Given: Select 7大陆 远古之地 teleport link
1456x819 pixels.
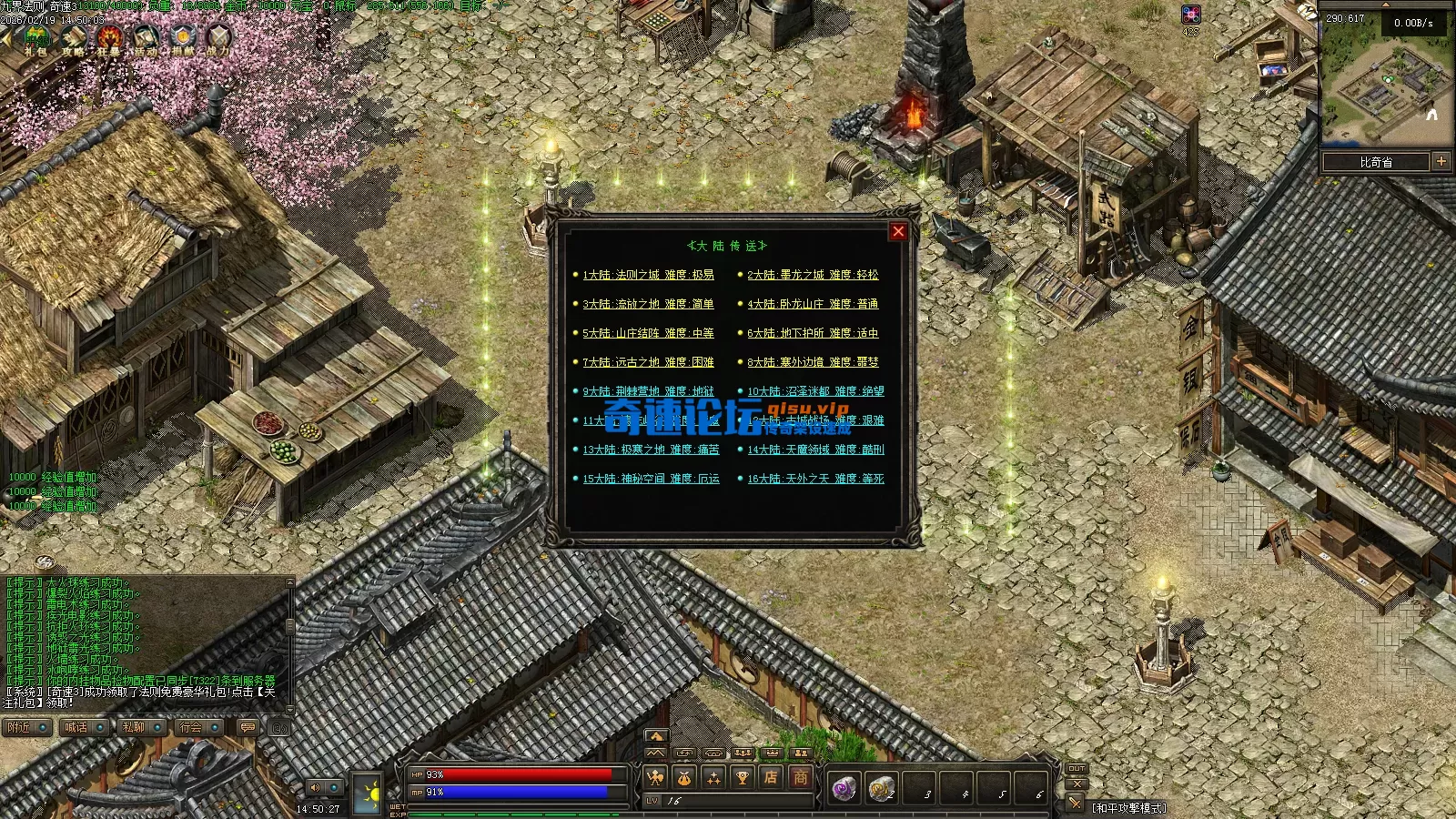Looking at the screenshot, I should tap(648, 362).
